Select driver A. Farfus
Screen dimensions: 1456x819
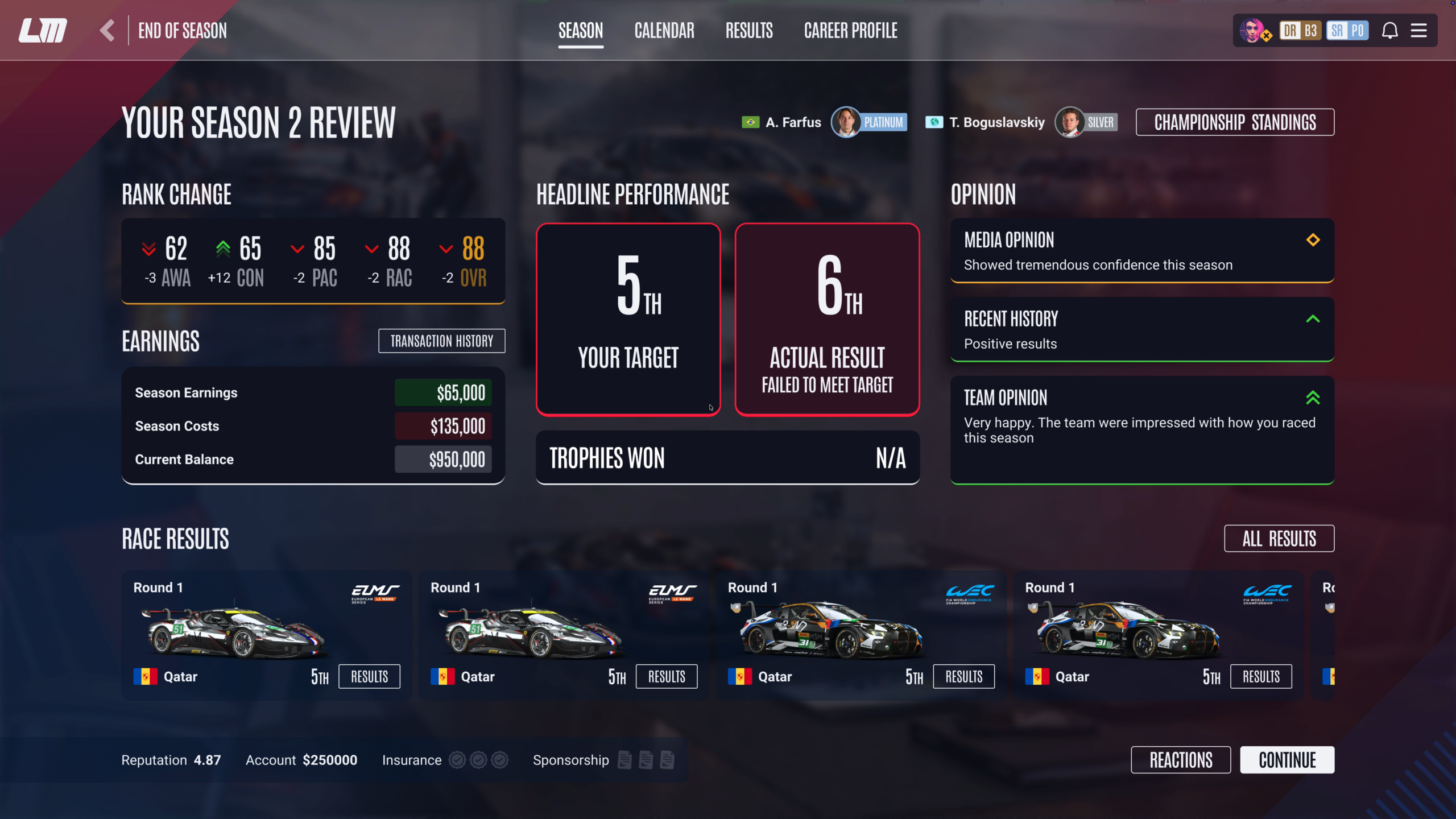tap(793, 122)
